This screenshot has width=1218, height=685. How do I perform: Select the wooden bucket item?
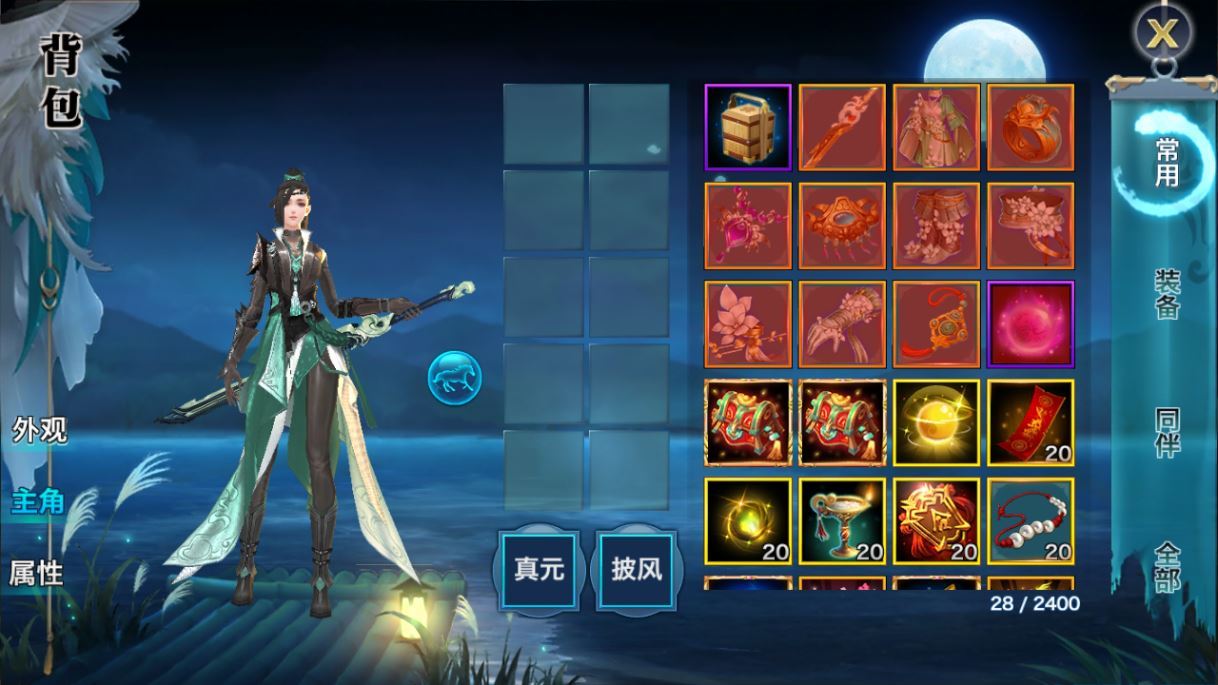[x=748, y=127]
